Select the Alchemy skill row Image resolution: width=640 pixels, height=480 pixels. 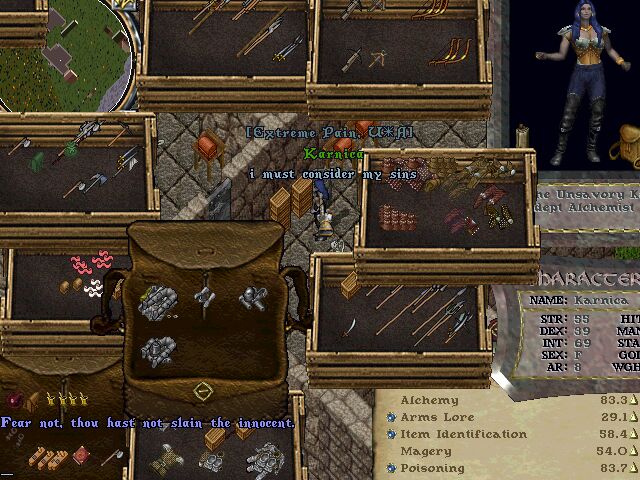[430, 400]
